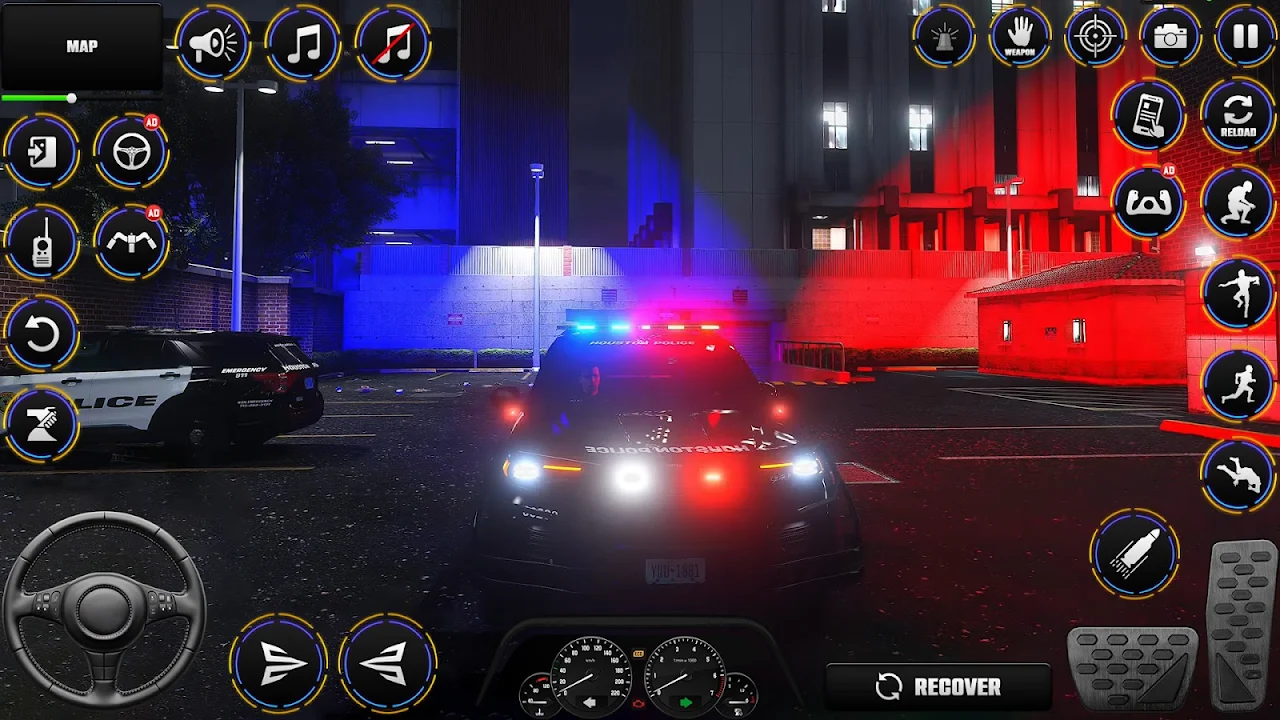Open the MAP panel
1280x720 pixels.
pos(82,47)
